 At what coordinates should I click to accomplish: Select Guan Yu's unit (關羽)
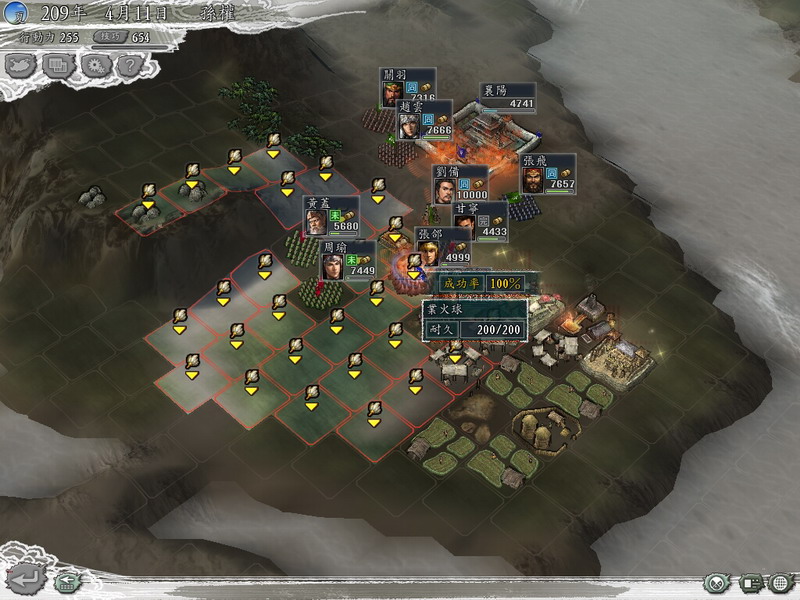point(392,91)
